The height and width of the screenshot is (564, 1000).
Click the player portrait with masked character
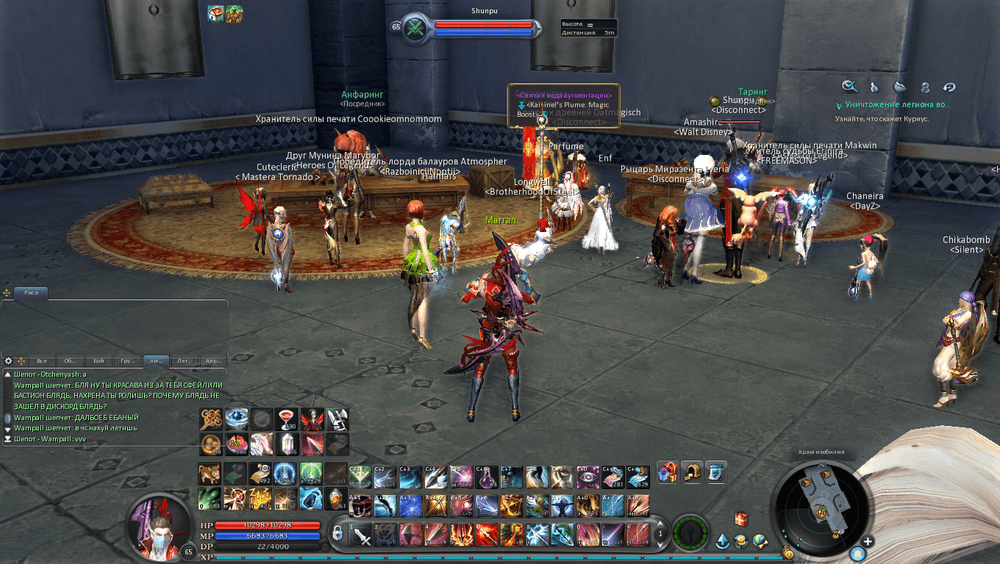pos(154,522)
